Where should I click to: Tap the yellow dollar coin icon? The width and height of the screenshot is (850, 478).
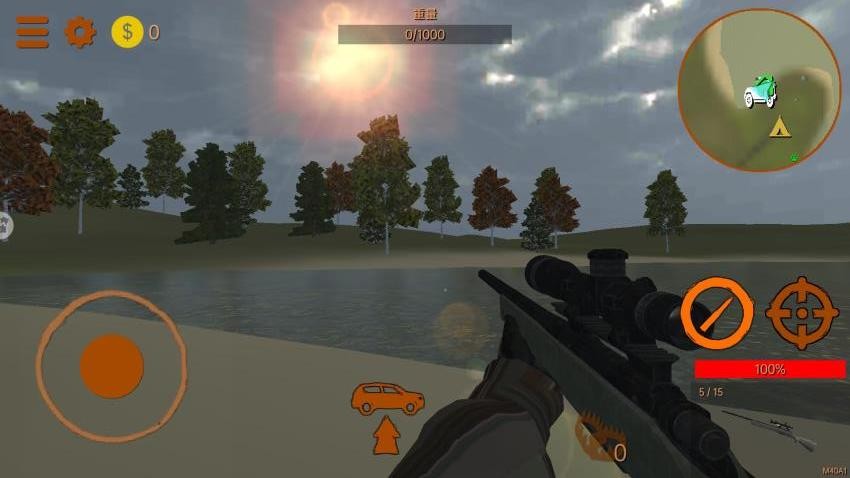click(127, 32)
